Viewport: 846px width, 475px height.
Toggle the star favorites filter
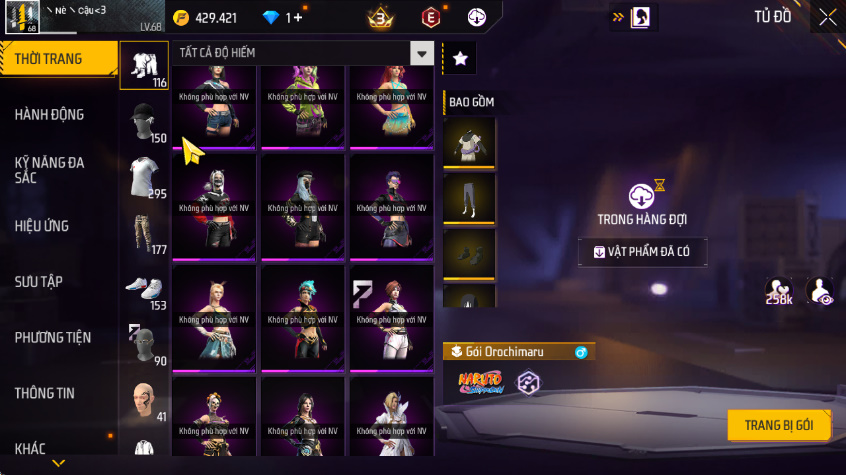pyautogui.click(x=460, y=59)
